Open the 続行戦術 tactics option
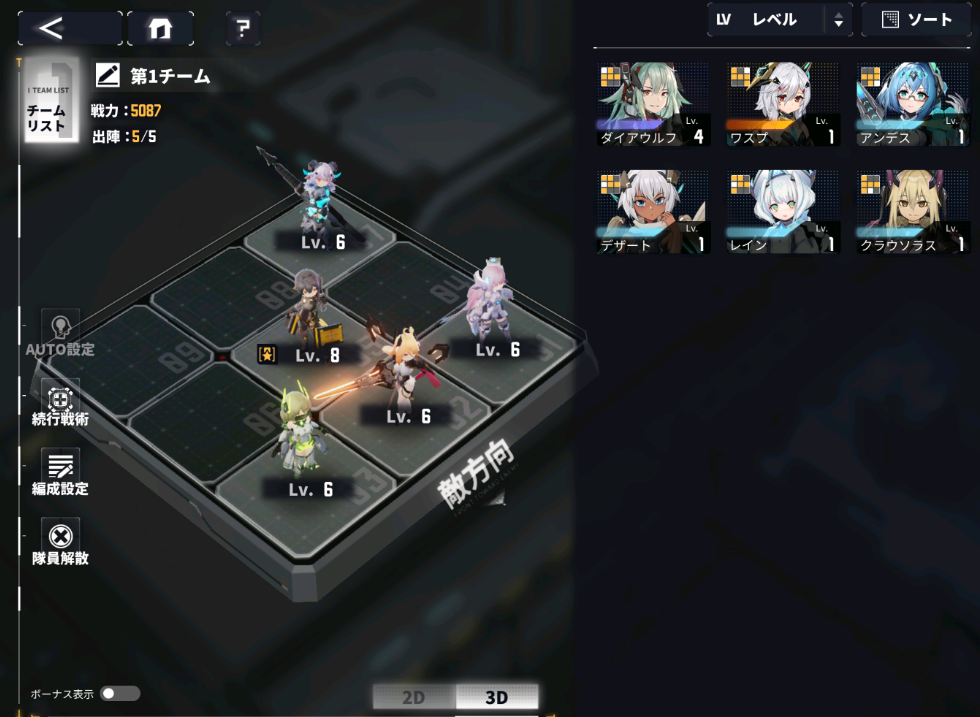The height and width of the screenshot is (717, 980). 60,404
